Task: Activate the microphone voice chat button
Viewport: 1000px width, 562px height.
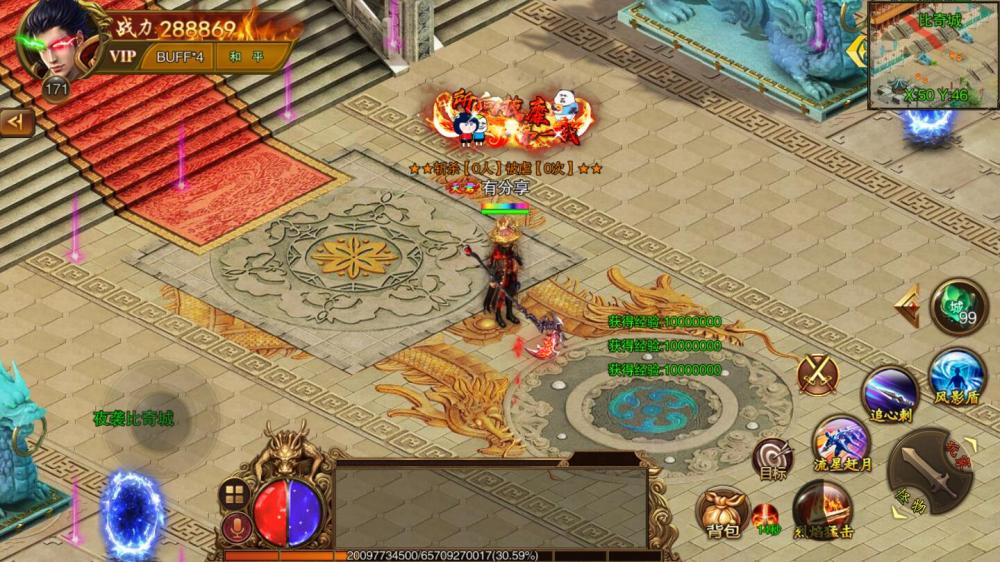Action: tap(236, 527)
